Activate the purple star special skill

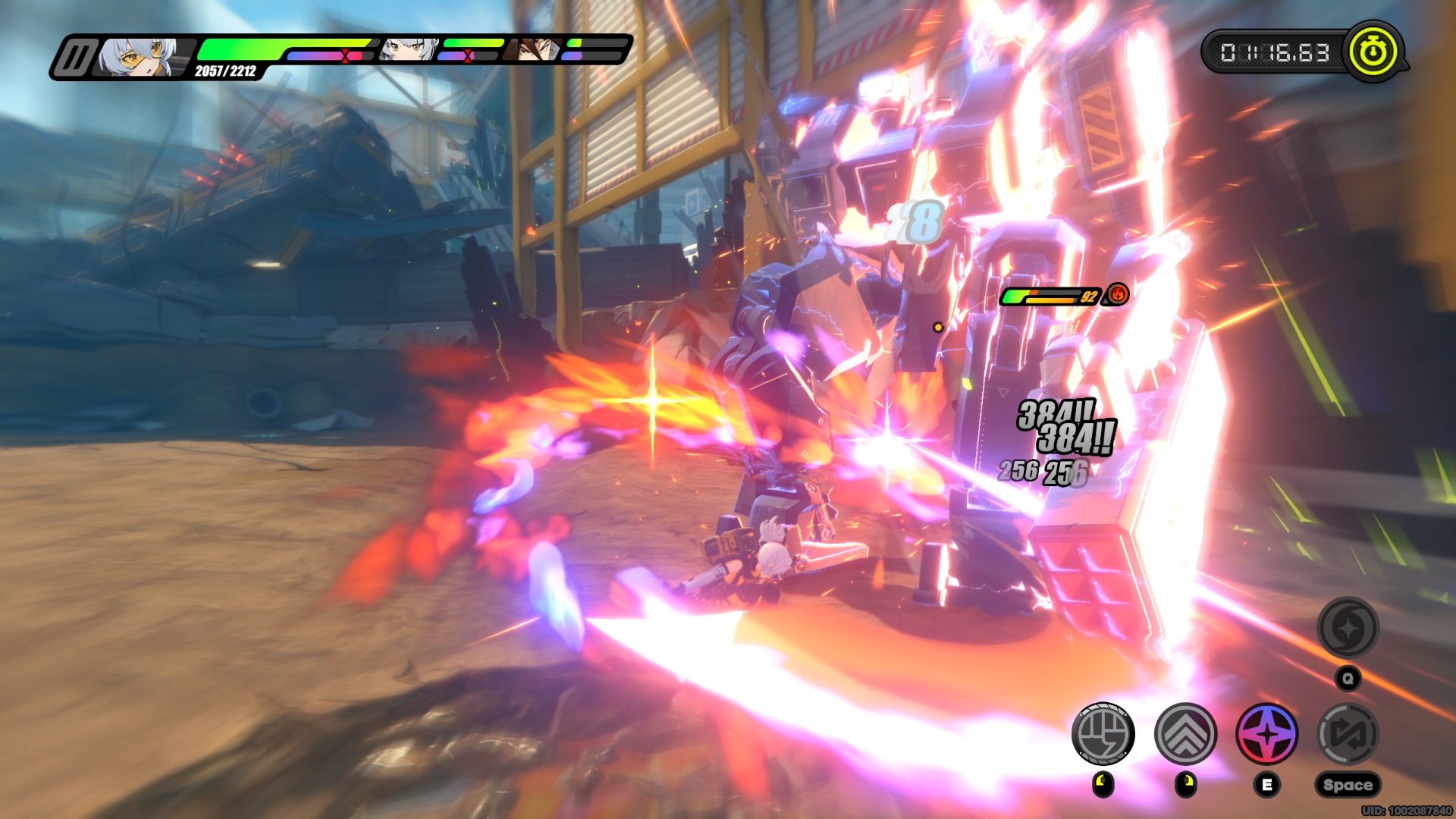coord(1266,733)
